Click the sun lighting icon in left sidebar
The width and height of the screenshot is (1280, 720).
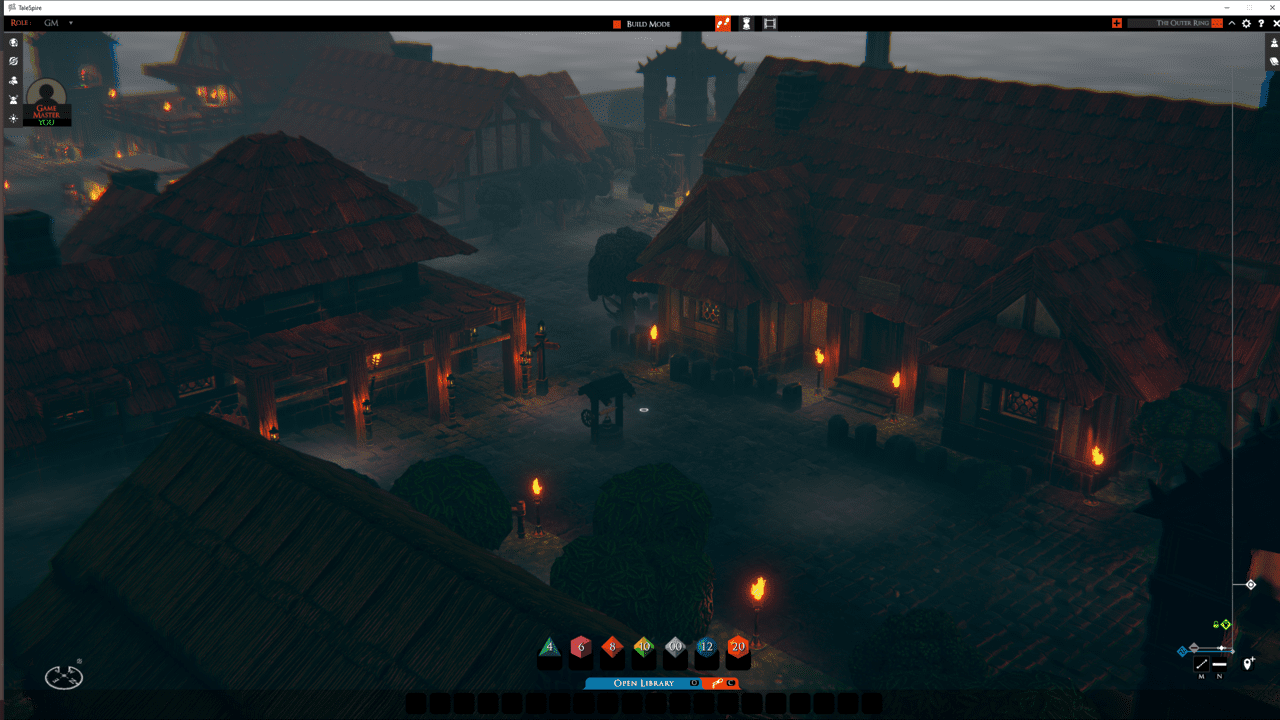point(13,118)
